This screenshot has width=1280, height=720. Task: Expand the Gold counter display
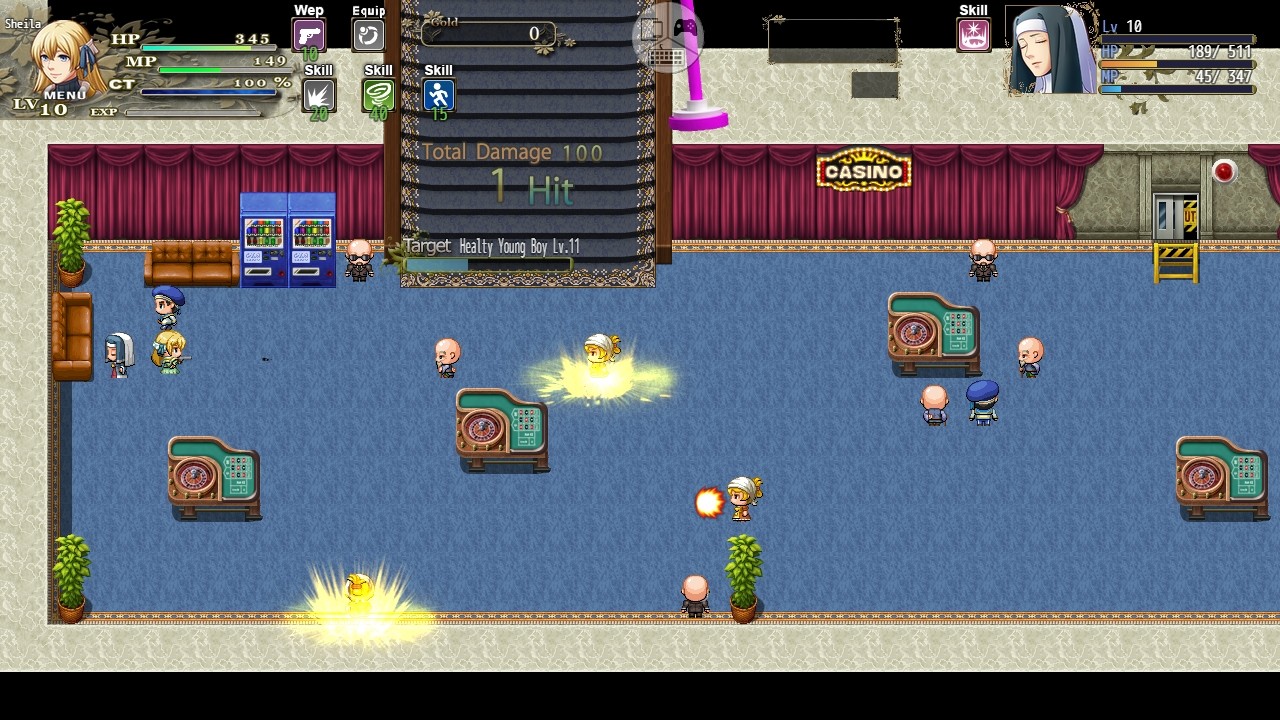point(487,33)
